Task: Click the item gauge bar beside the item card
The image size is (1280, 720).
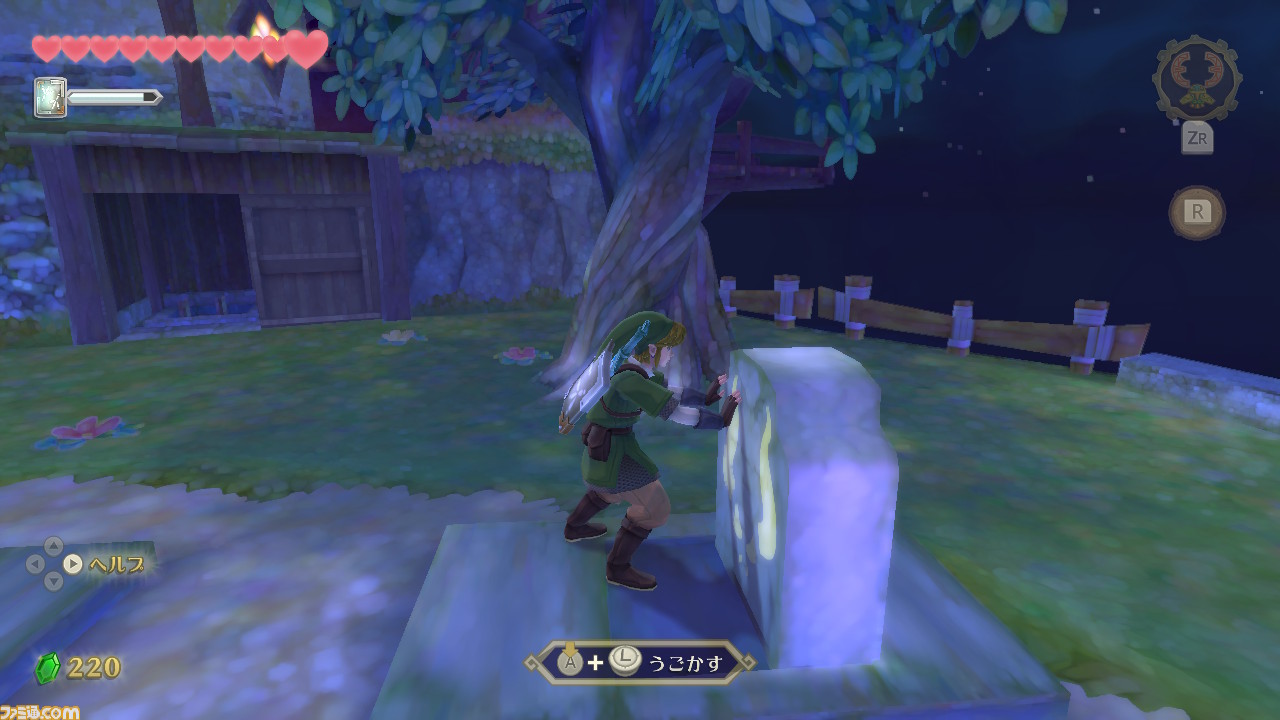Action: pos(115,99)
